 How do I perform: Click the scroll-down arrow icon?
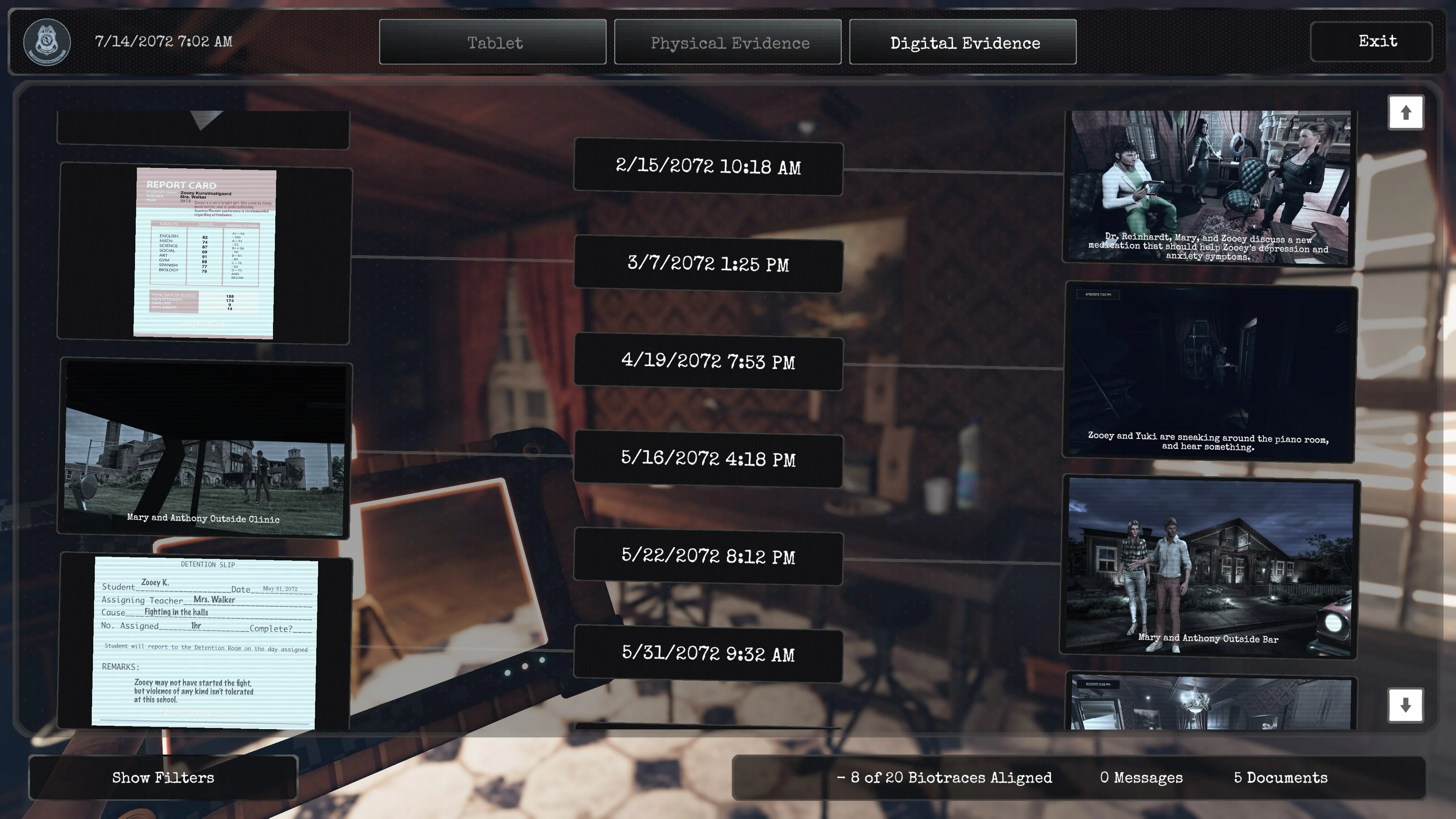pyautogui.click(x=1406, y=705)
